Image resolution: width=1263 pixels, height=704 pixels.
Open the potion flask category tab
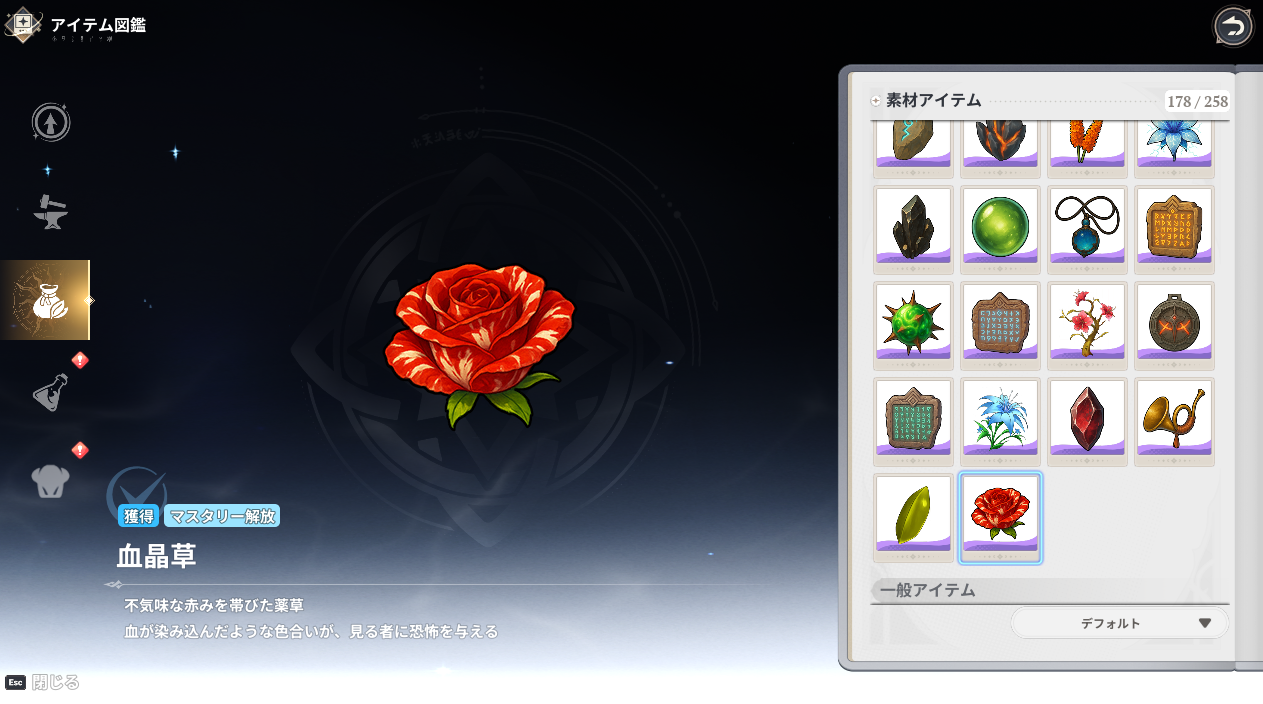click(x=50, y=390)
